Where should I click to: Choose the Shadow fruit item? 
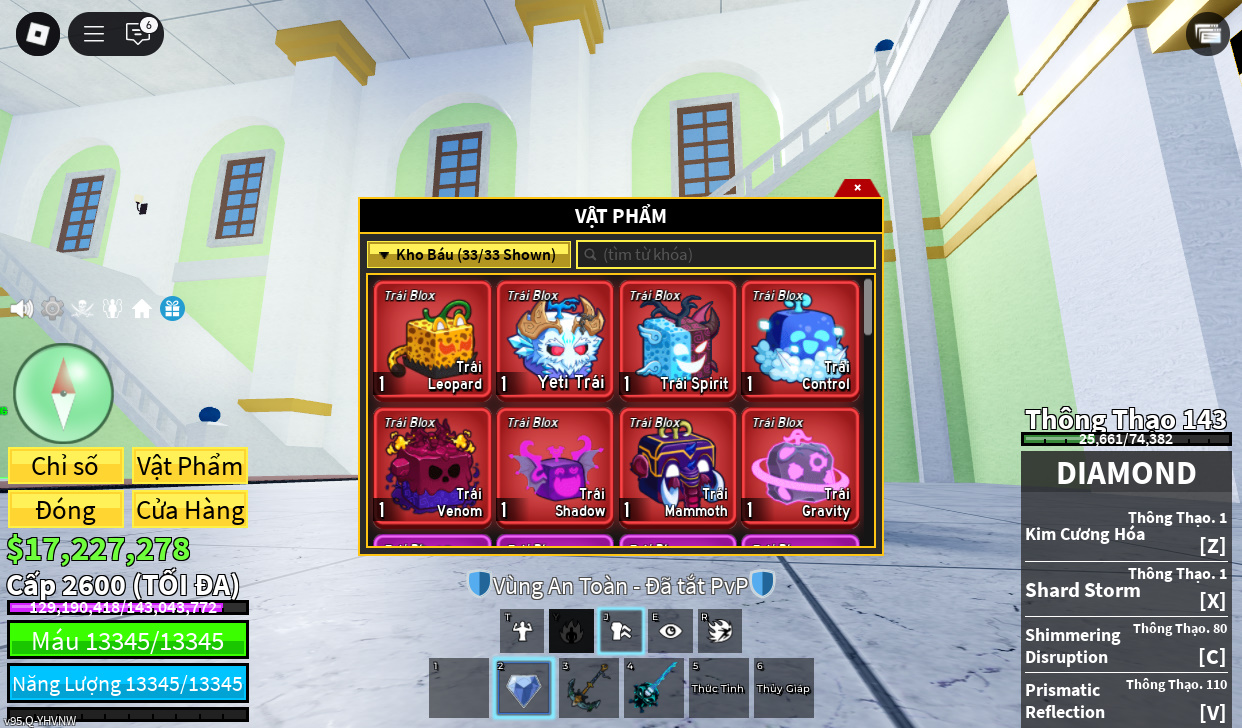555,466
